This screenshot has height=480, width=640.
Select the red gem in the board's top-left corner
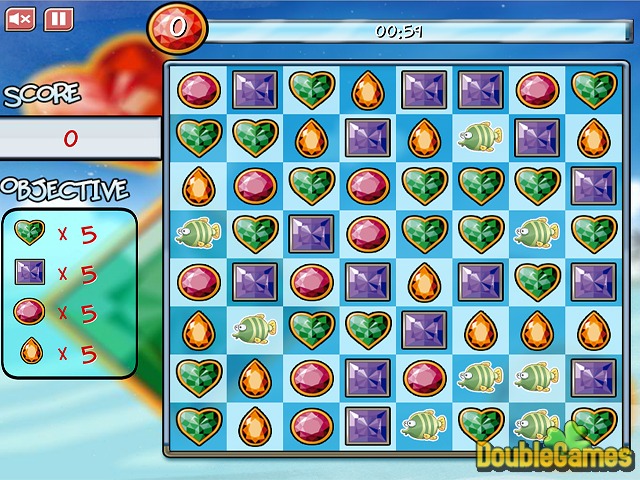pos(198,90)
